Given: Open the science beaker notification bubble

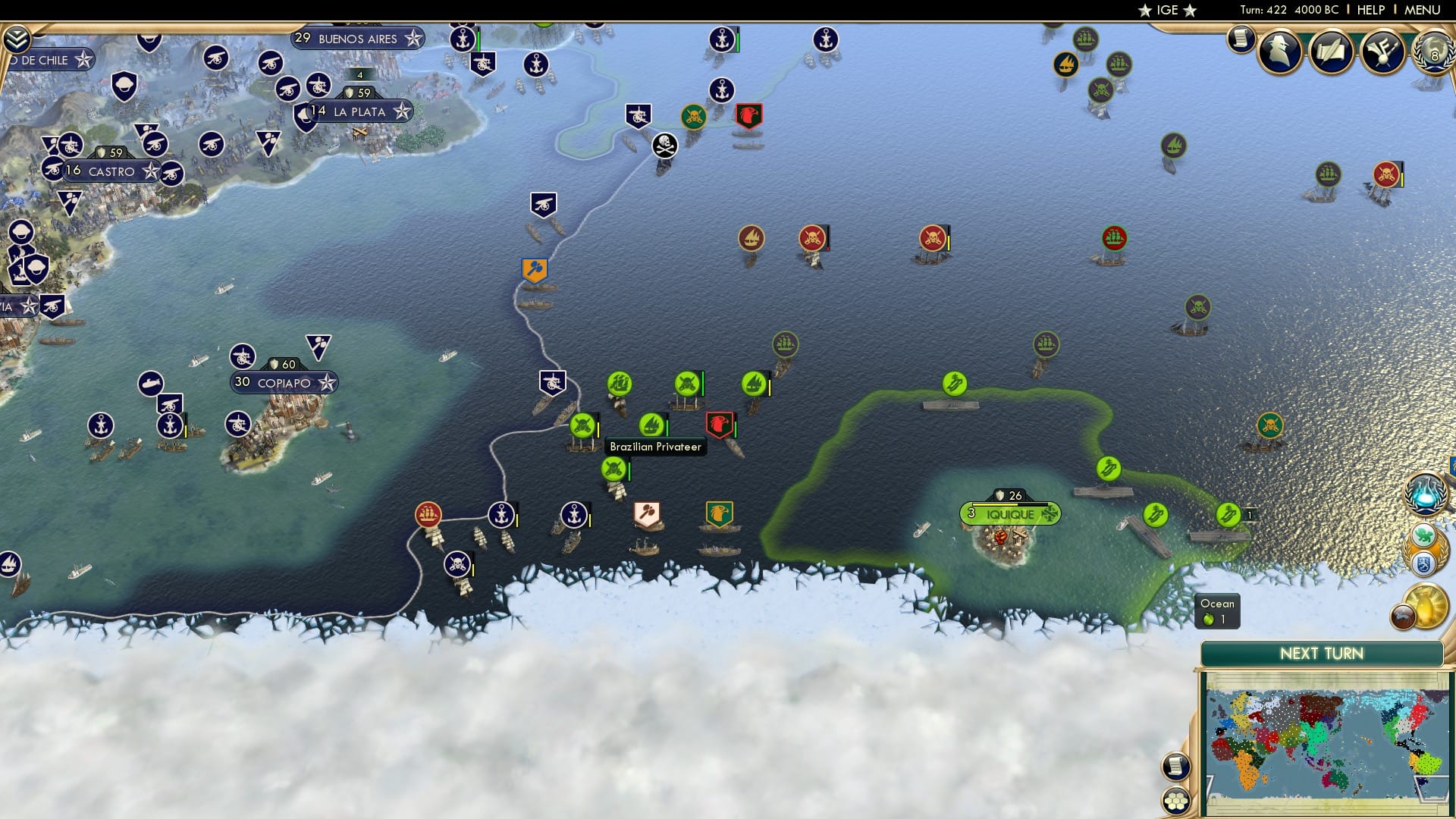Looking at the screenshot, I should [x=1425, y=493].
